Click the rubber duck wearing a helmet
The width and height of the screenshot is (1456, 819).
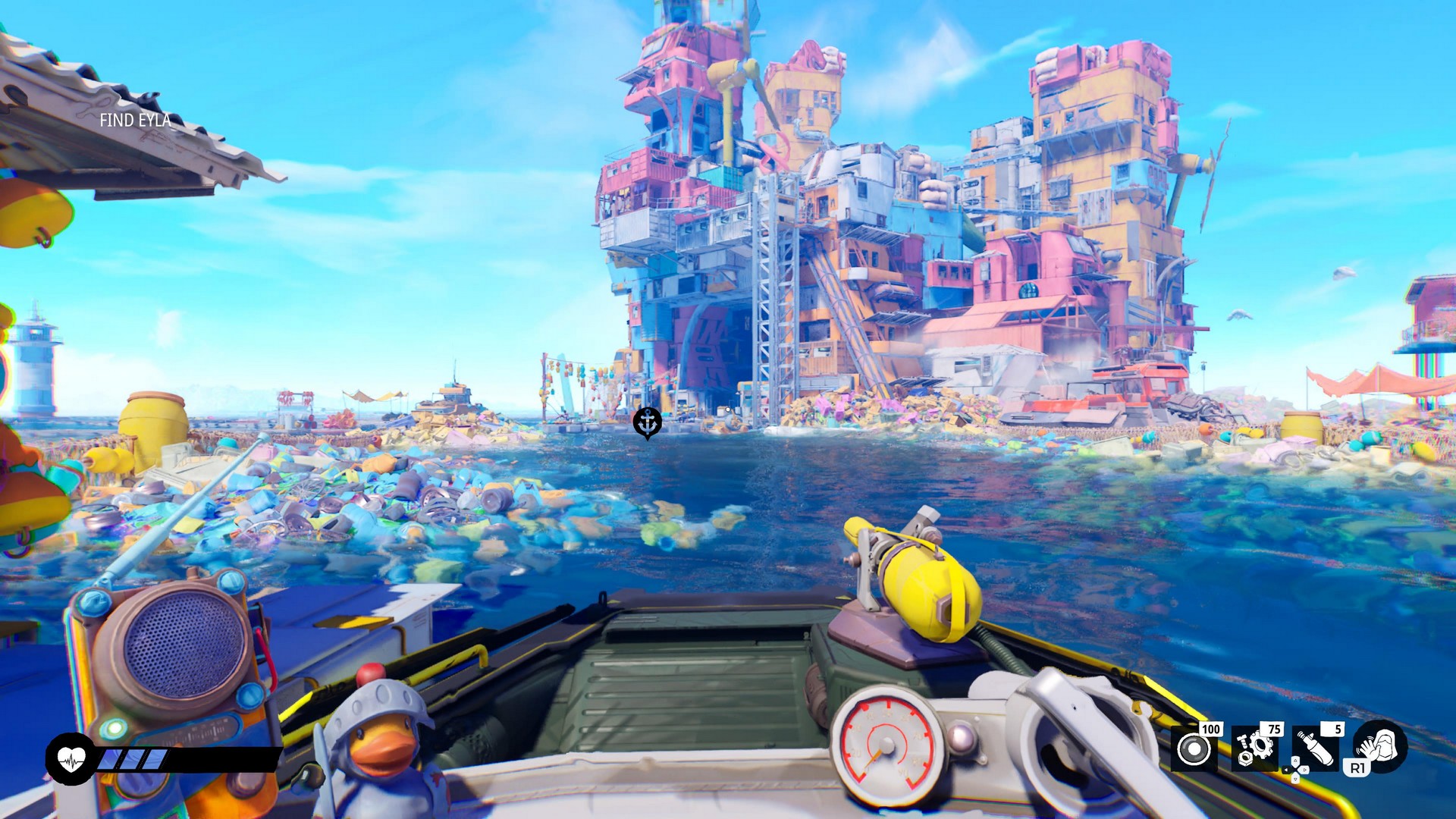point(378,739)
